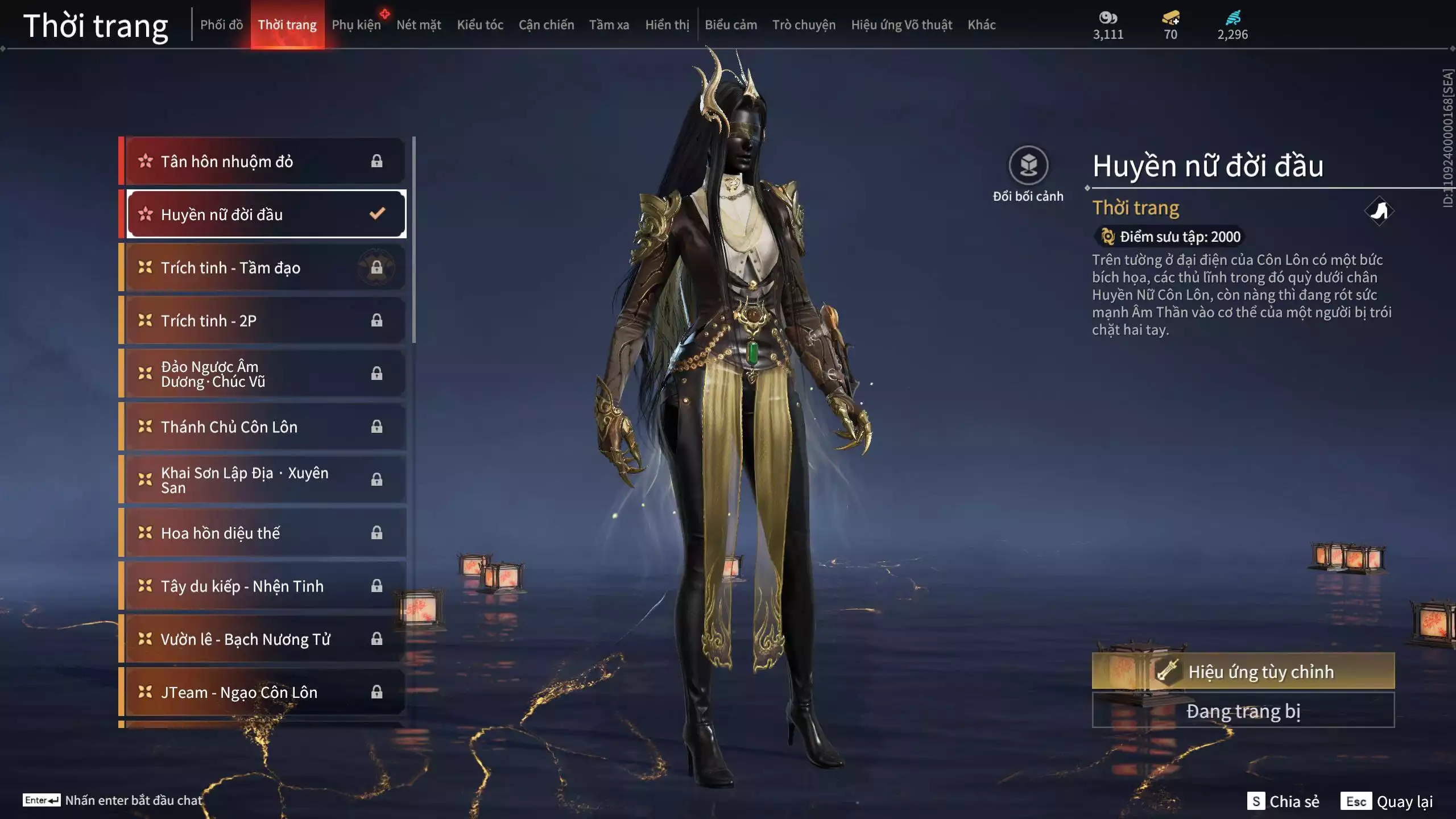Go to the Kiểu tóc tab
1456x819 pixels.
480,25
